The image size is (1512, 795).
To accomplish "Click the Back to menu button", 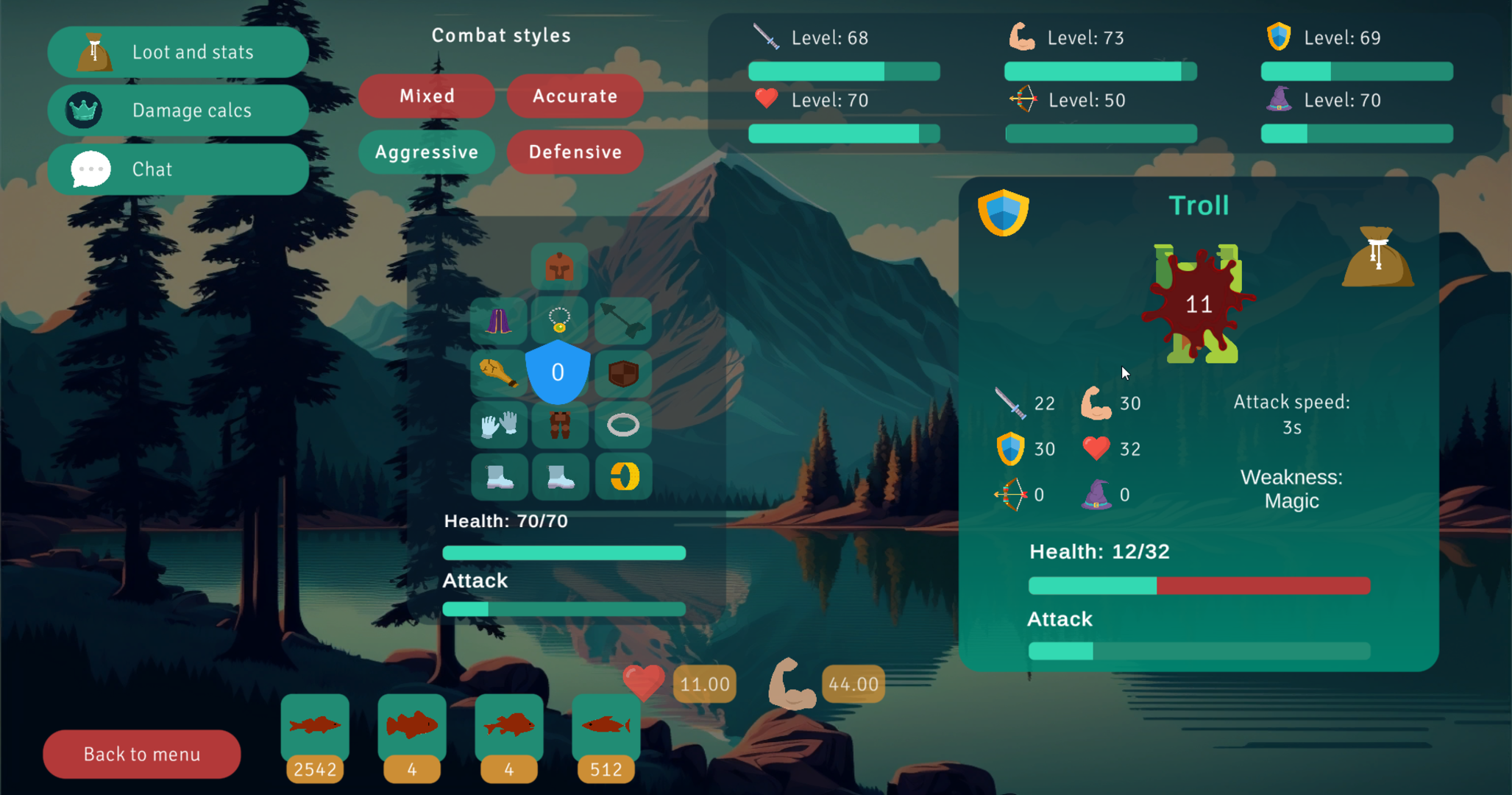I will 141,754.
